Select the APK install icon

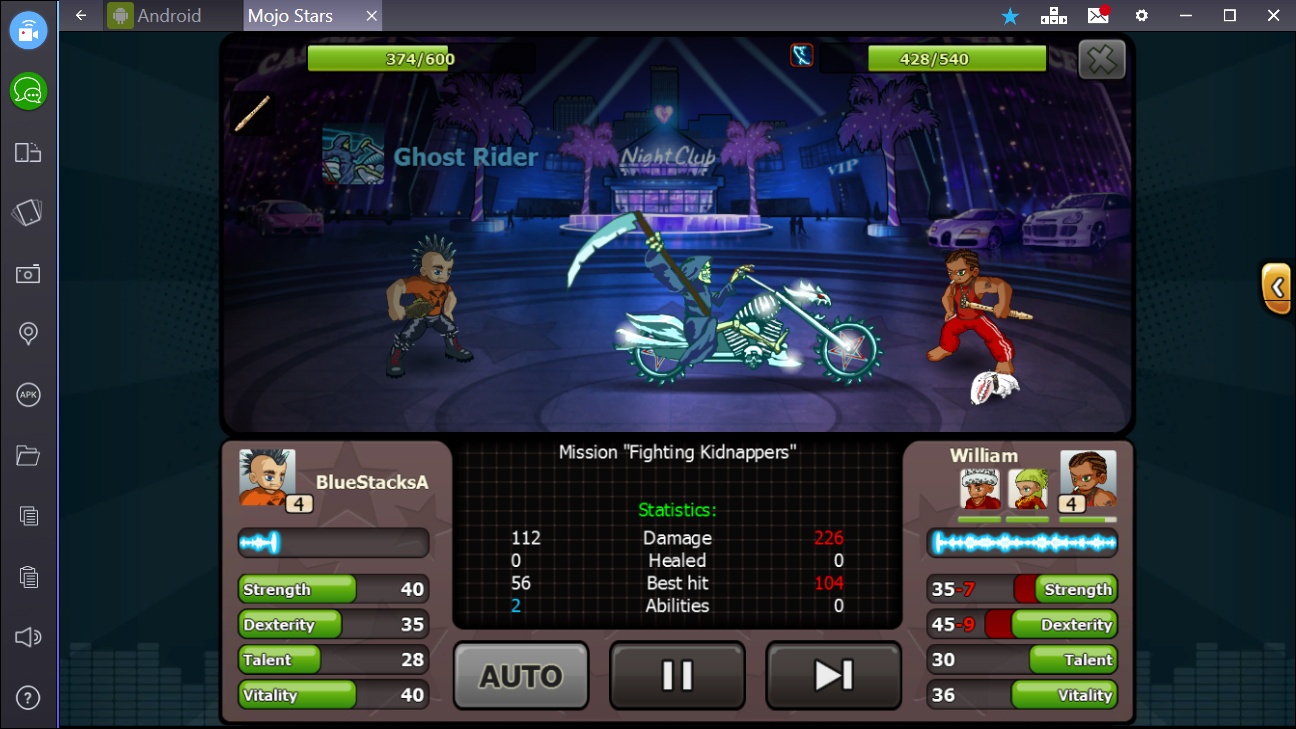point(28,394)
